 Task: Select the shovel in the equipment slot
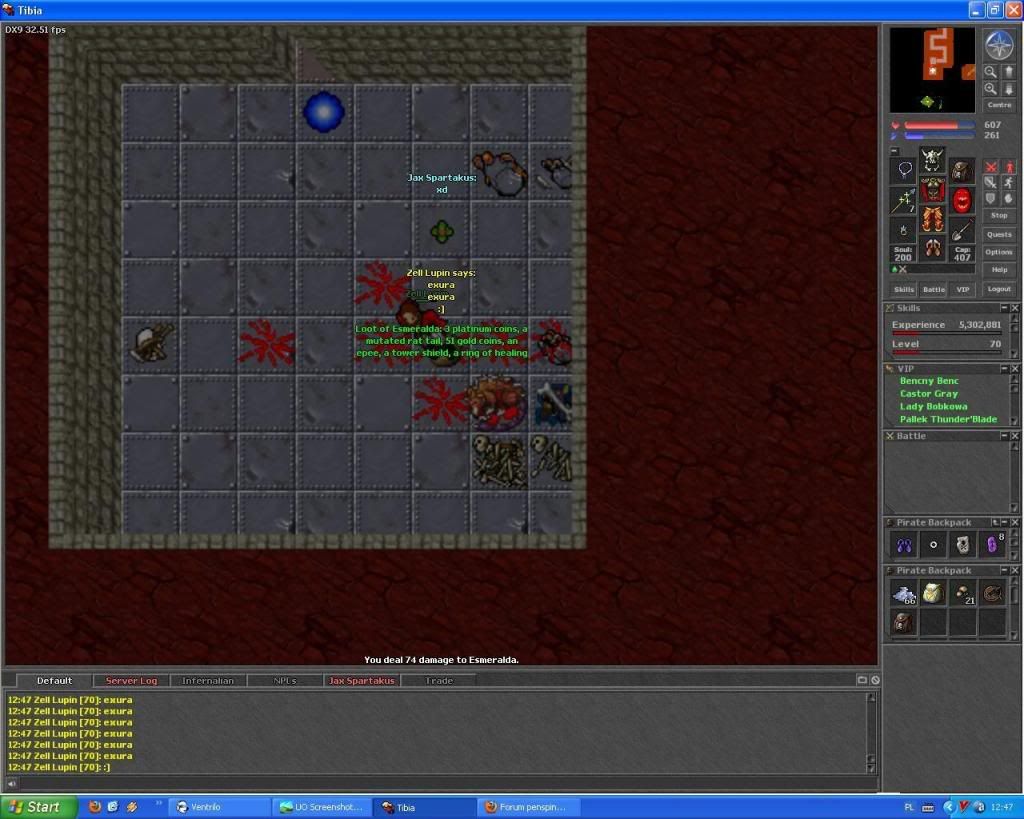tap(962, 231)
